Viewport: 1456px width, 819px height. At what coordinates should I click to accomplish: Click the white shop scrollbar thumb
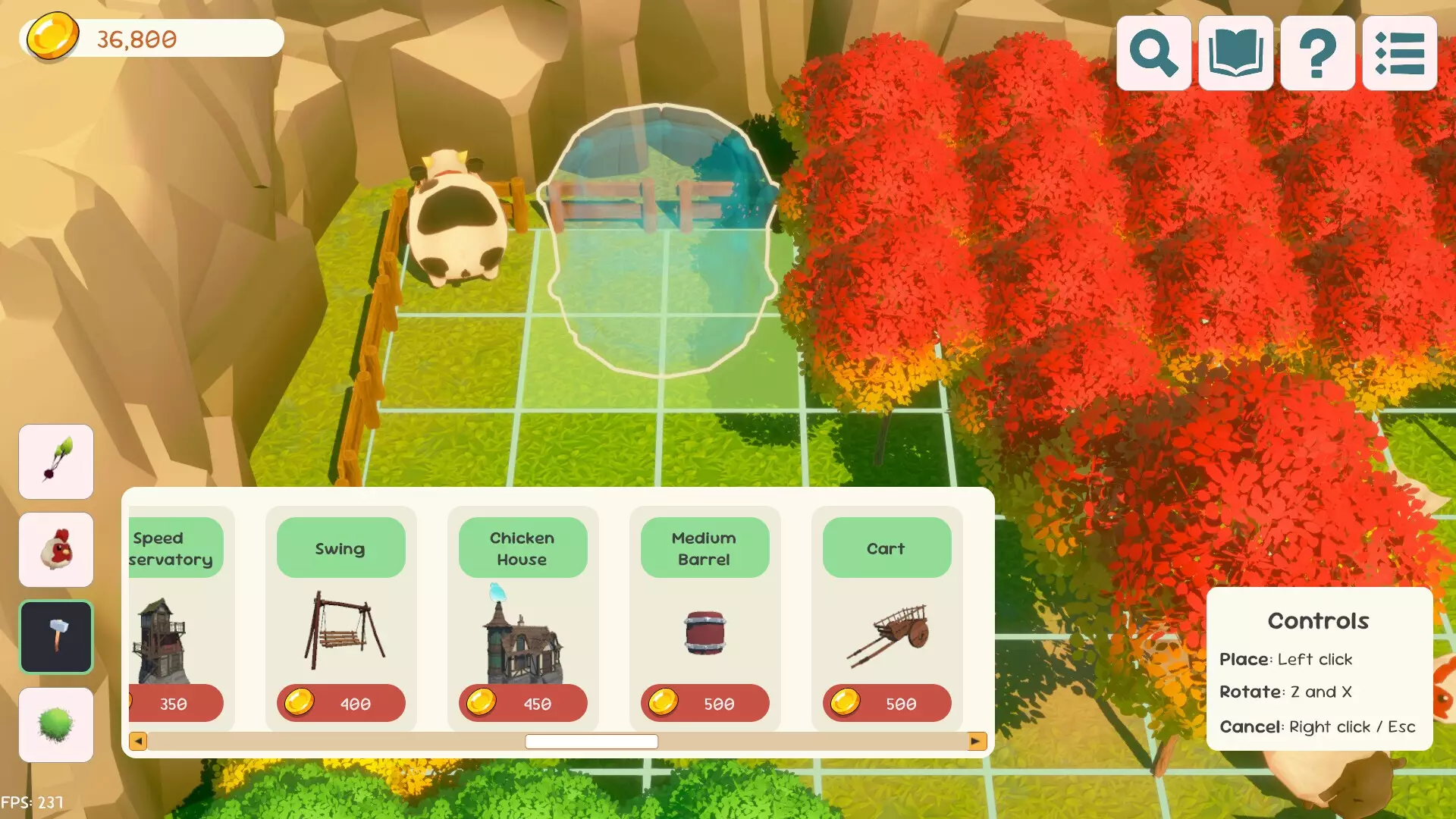591,741
